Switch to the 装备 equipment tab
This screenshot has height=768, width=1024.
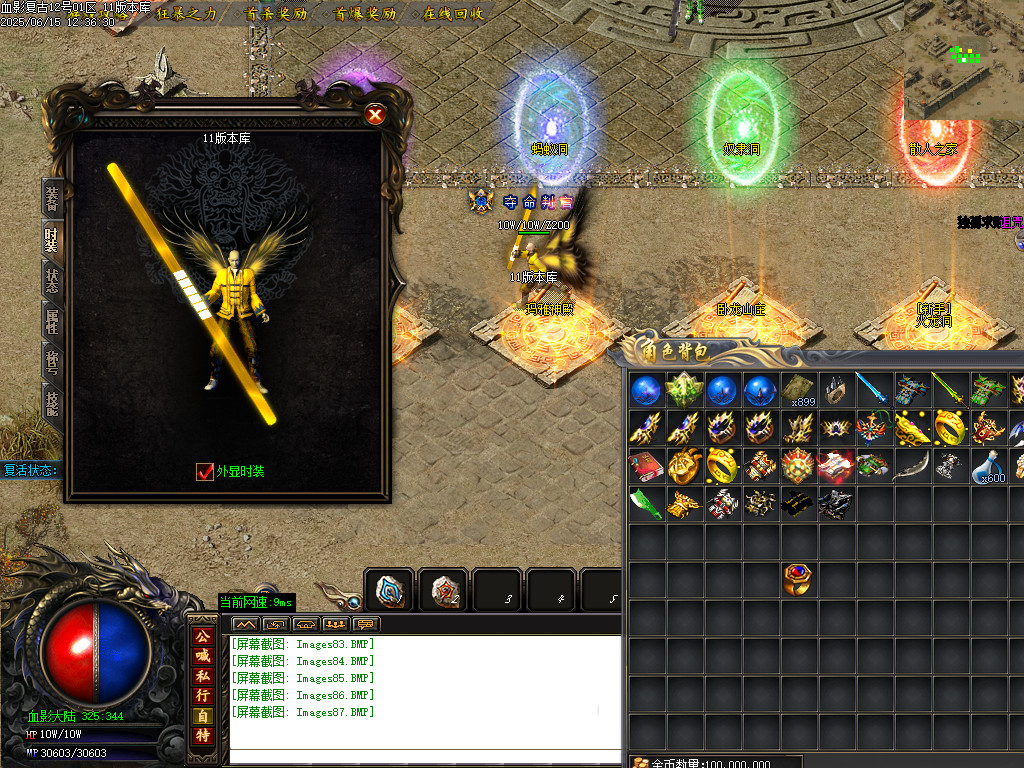pos(52,197)
